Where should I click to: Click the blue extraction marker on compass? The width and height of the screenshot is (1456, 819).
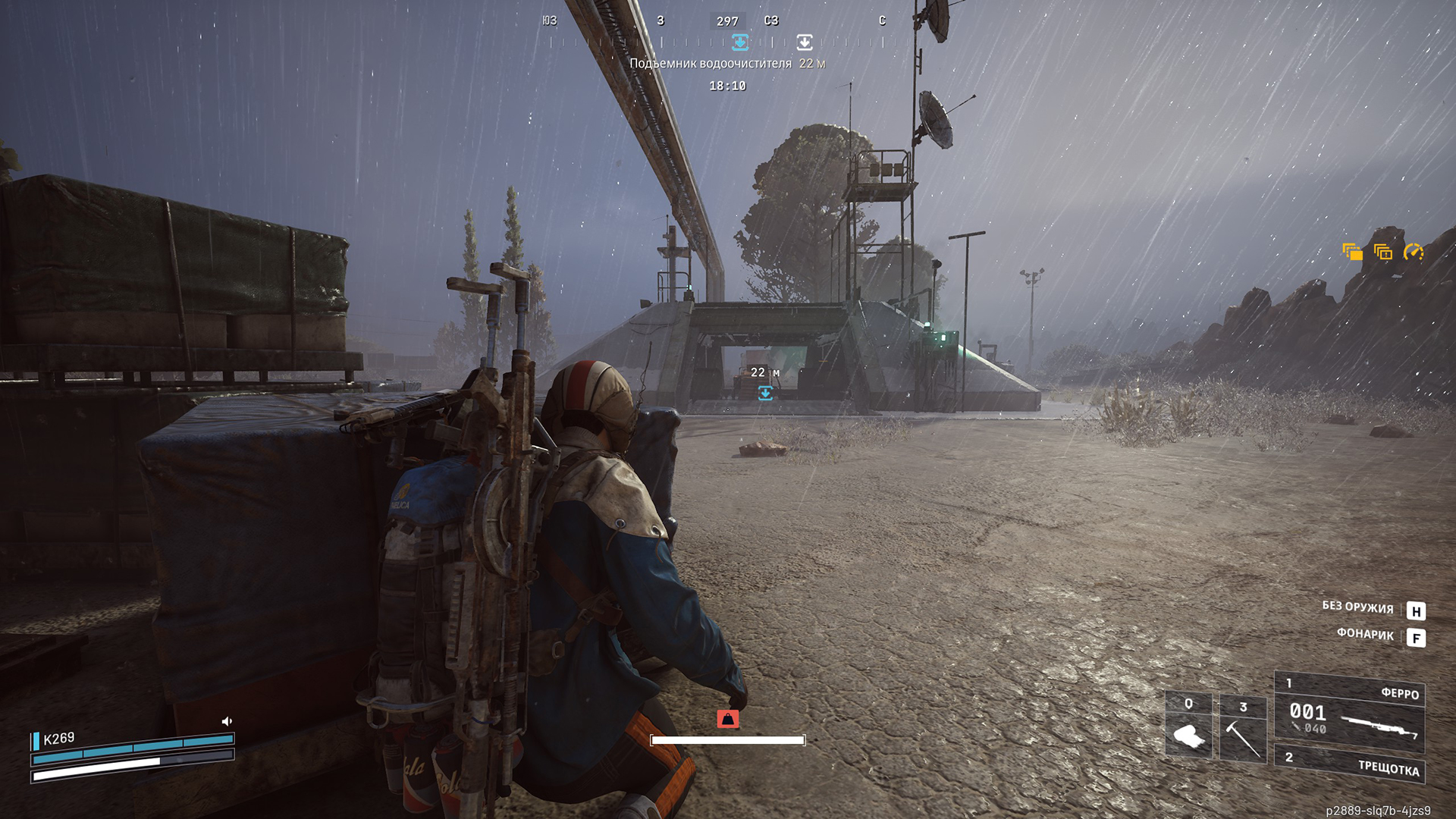(740, 42)
